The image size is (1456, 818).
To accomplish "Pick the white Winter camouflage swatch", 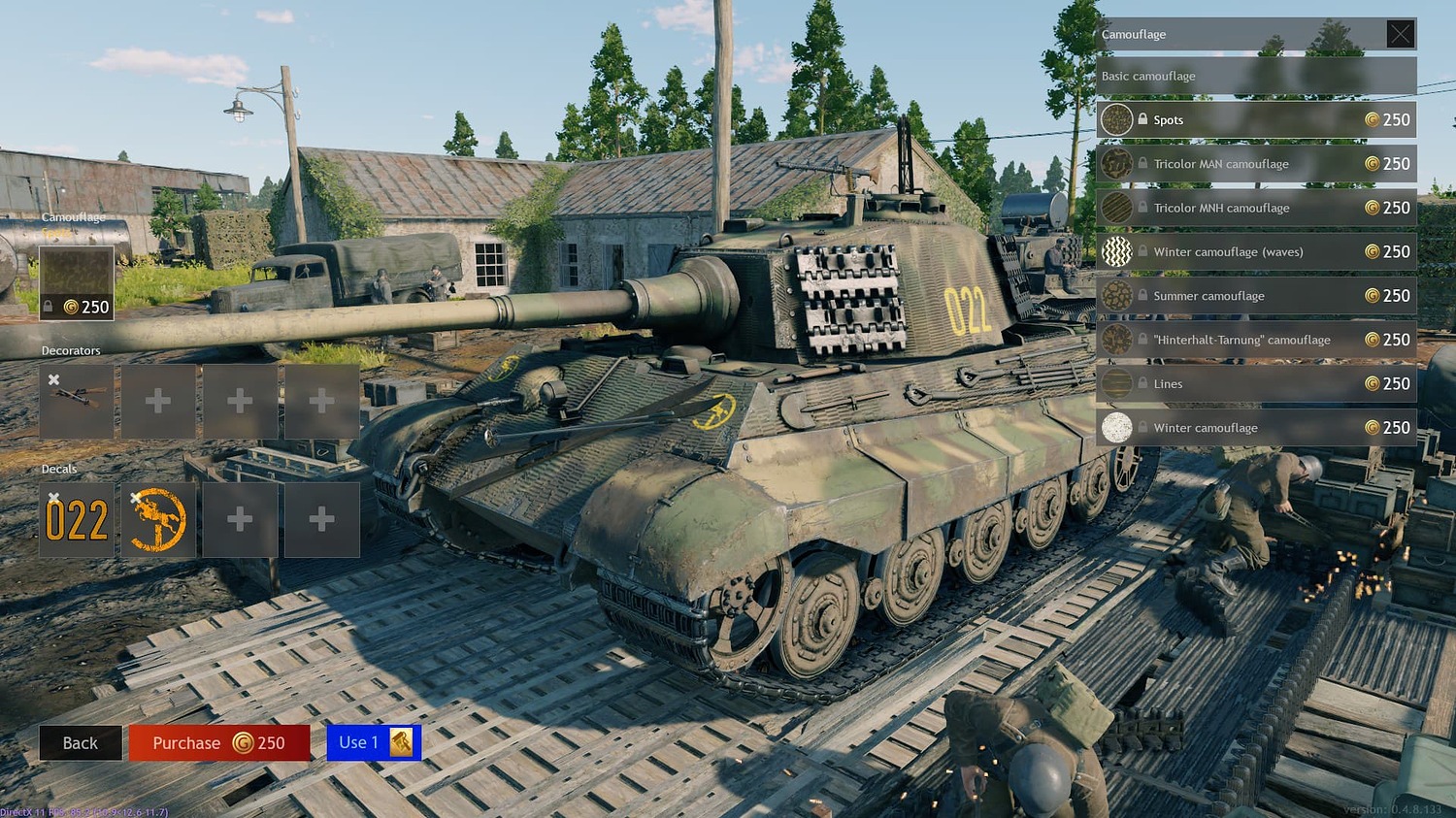I will coord(1117,427).
